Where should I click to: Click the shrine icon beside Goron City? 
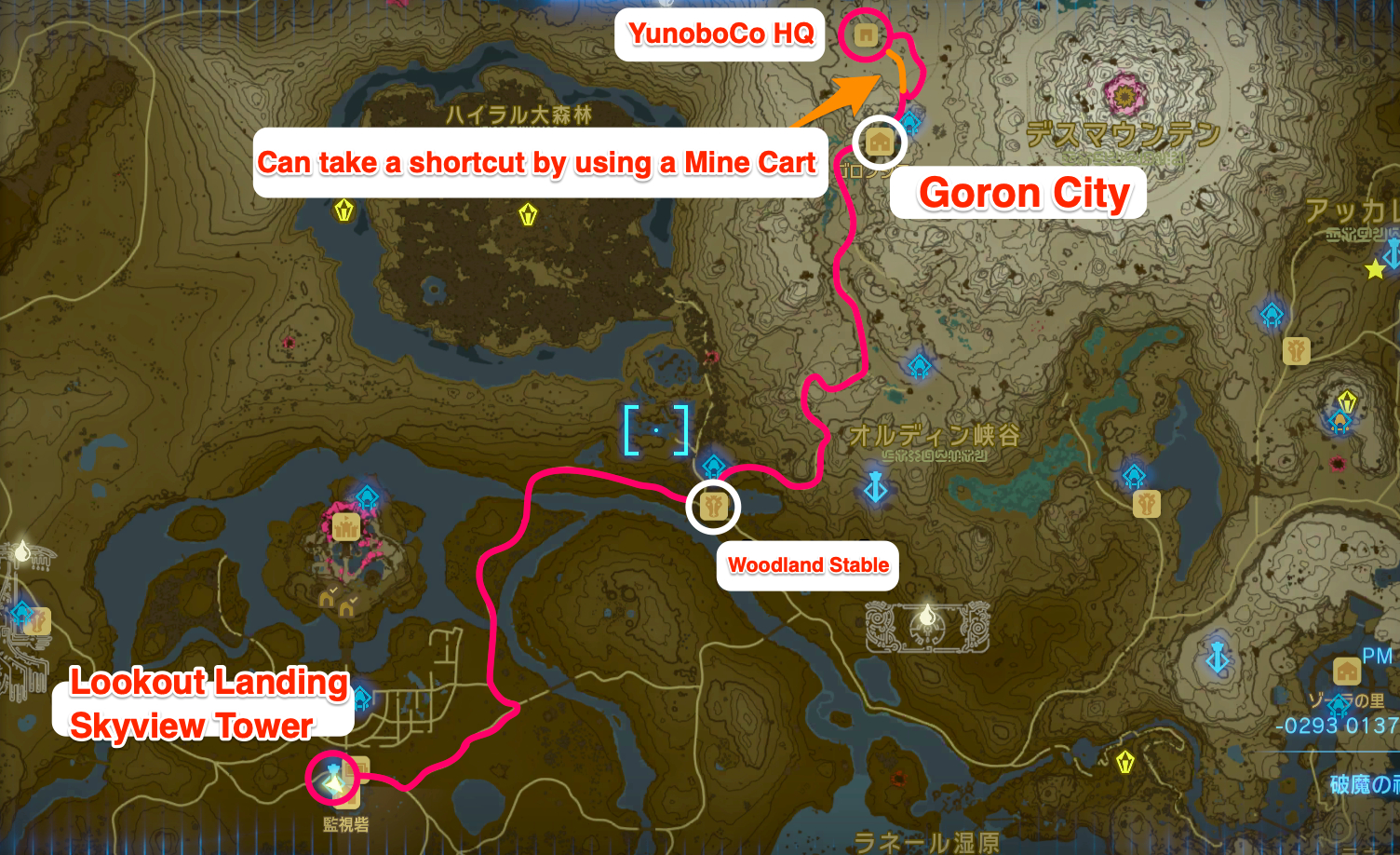[912, 121]
